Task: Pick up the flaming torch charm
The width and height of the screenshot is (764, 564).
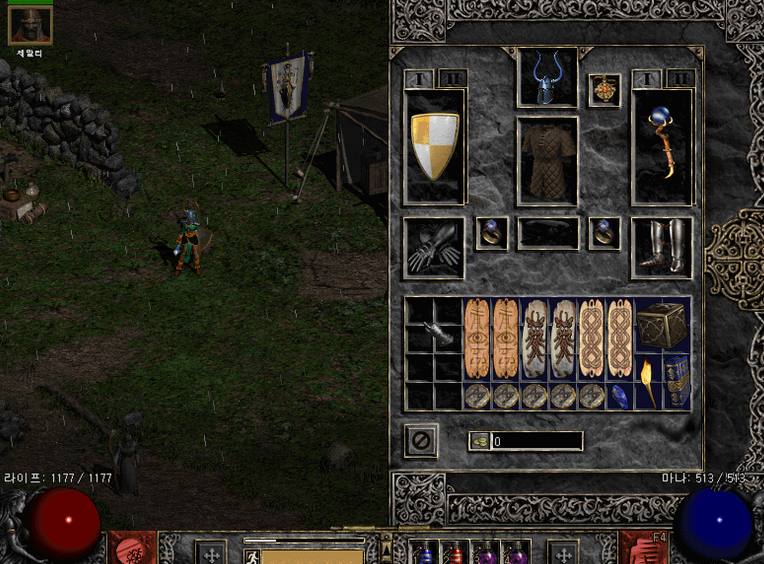Action: click(x=647, y=381)
